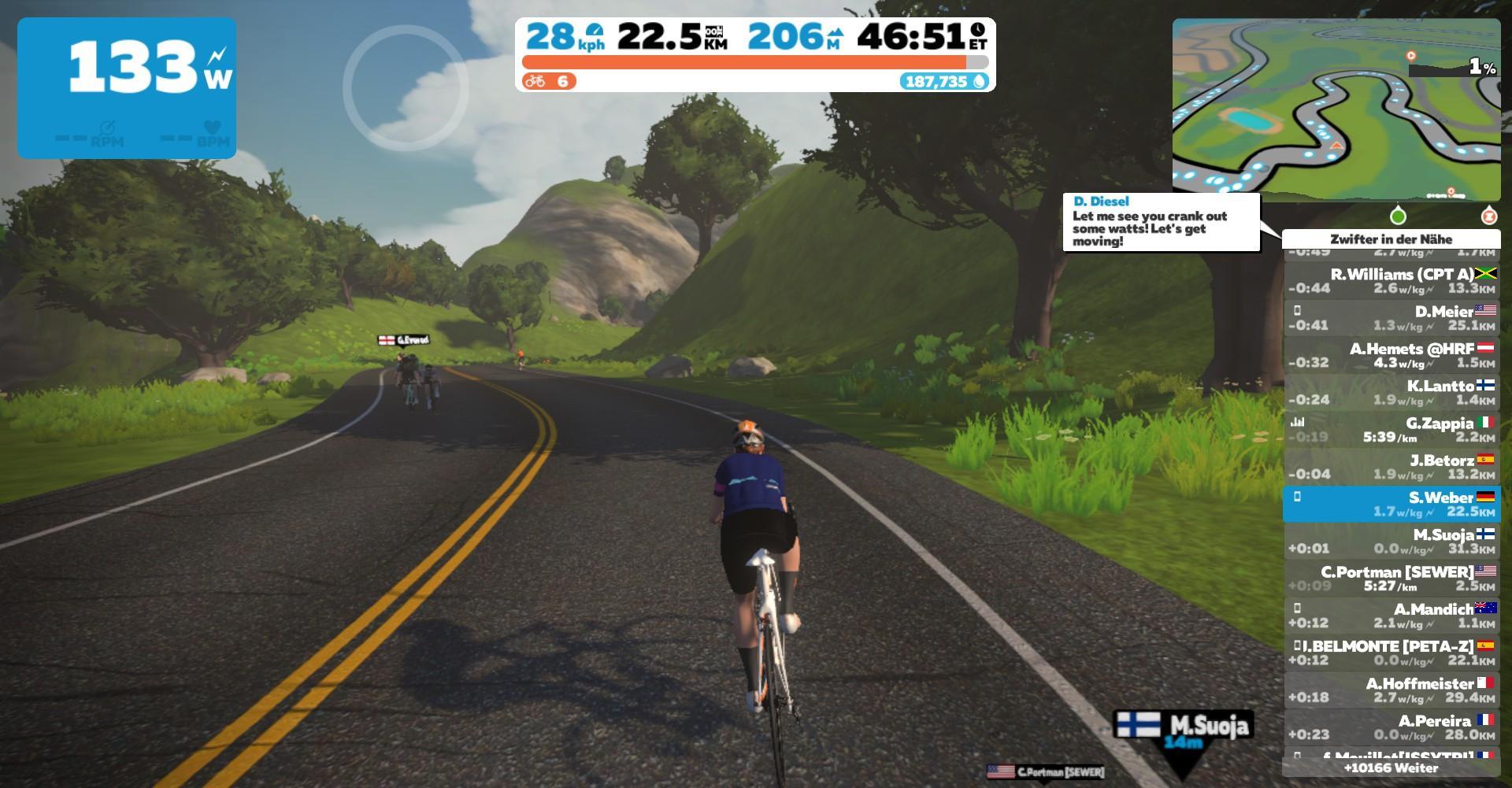Select A.Mandich rider row
The width and height of the screenshot is (1512, 788).
[1391, 616]
